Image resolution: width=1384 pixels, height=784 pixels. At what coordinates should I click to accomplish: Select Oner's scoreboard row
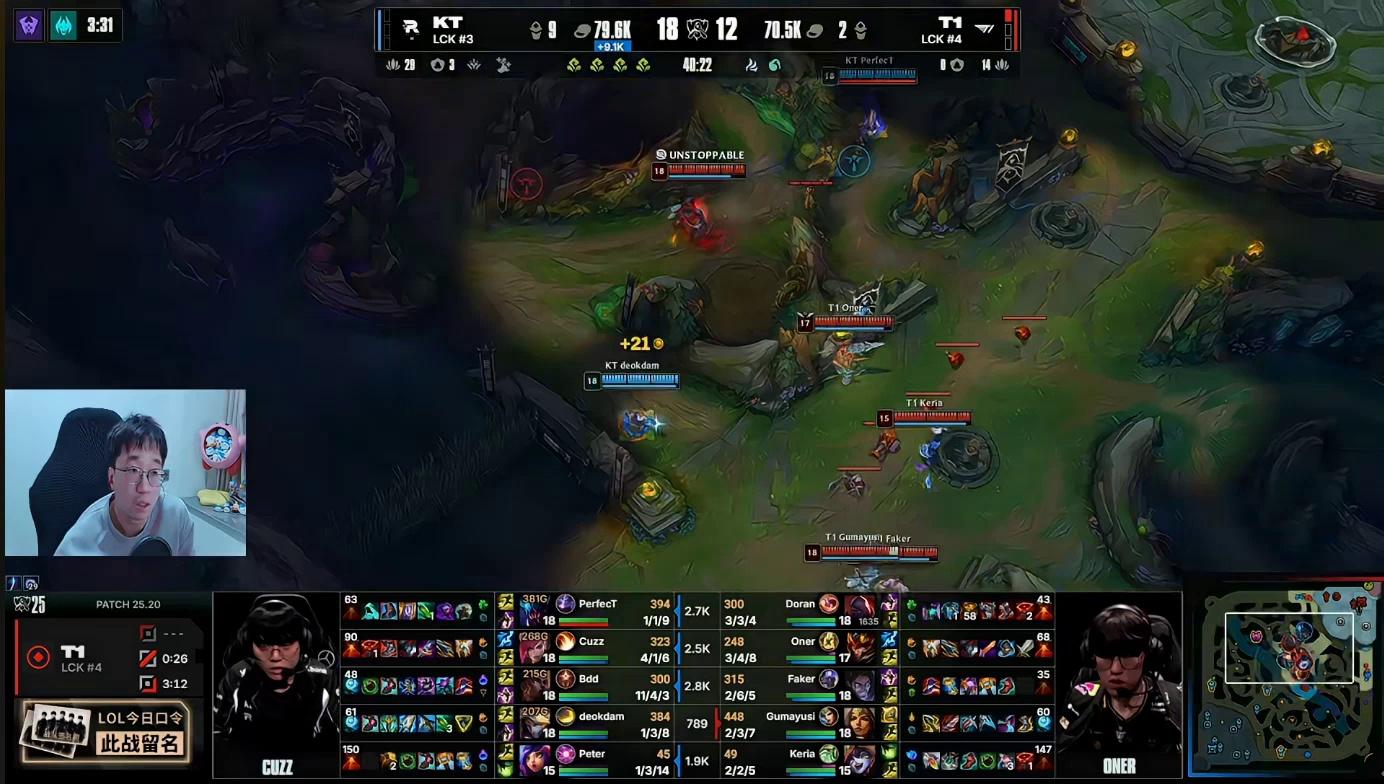(800, 648)
